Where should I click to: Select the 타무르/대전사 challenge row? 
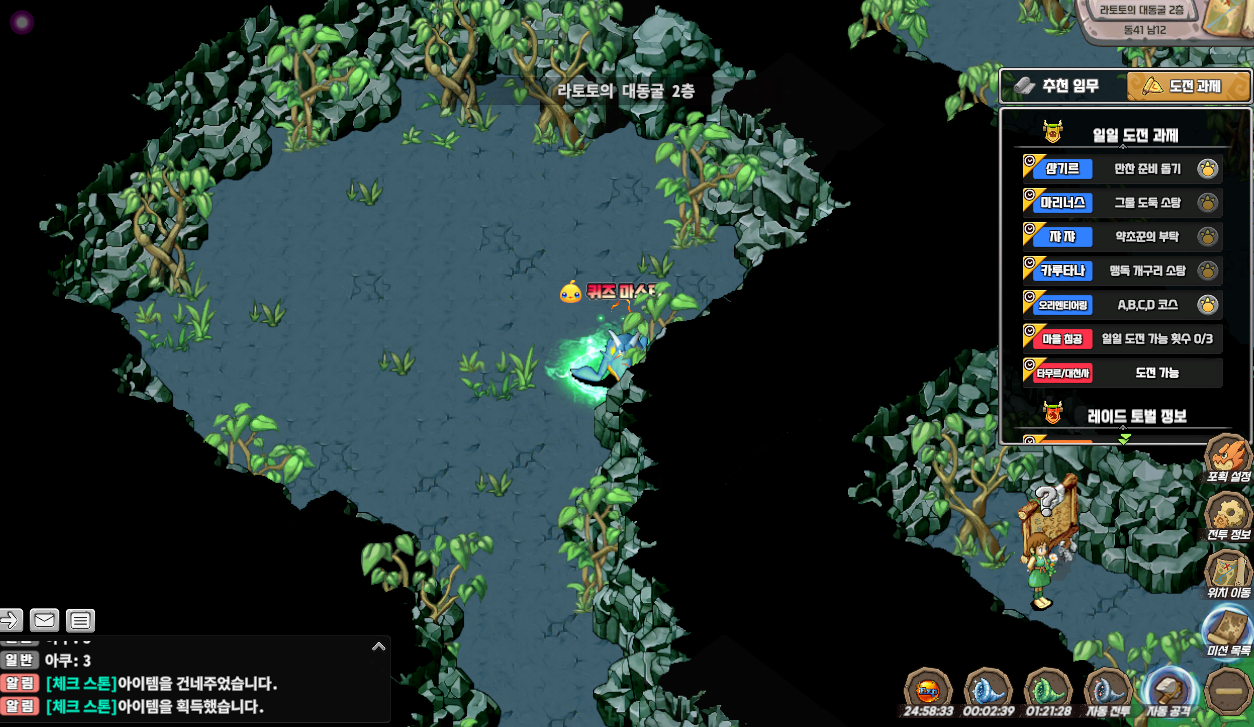[x=1121, y=373]
